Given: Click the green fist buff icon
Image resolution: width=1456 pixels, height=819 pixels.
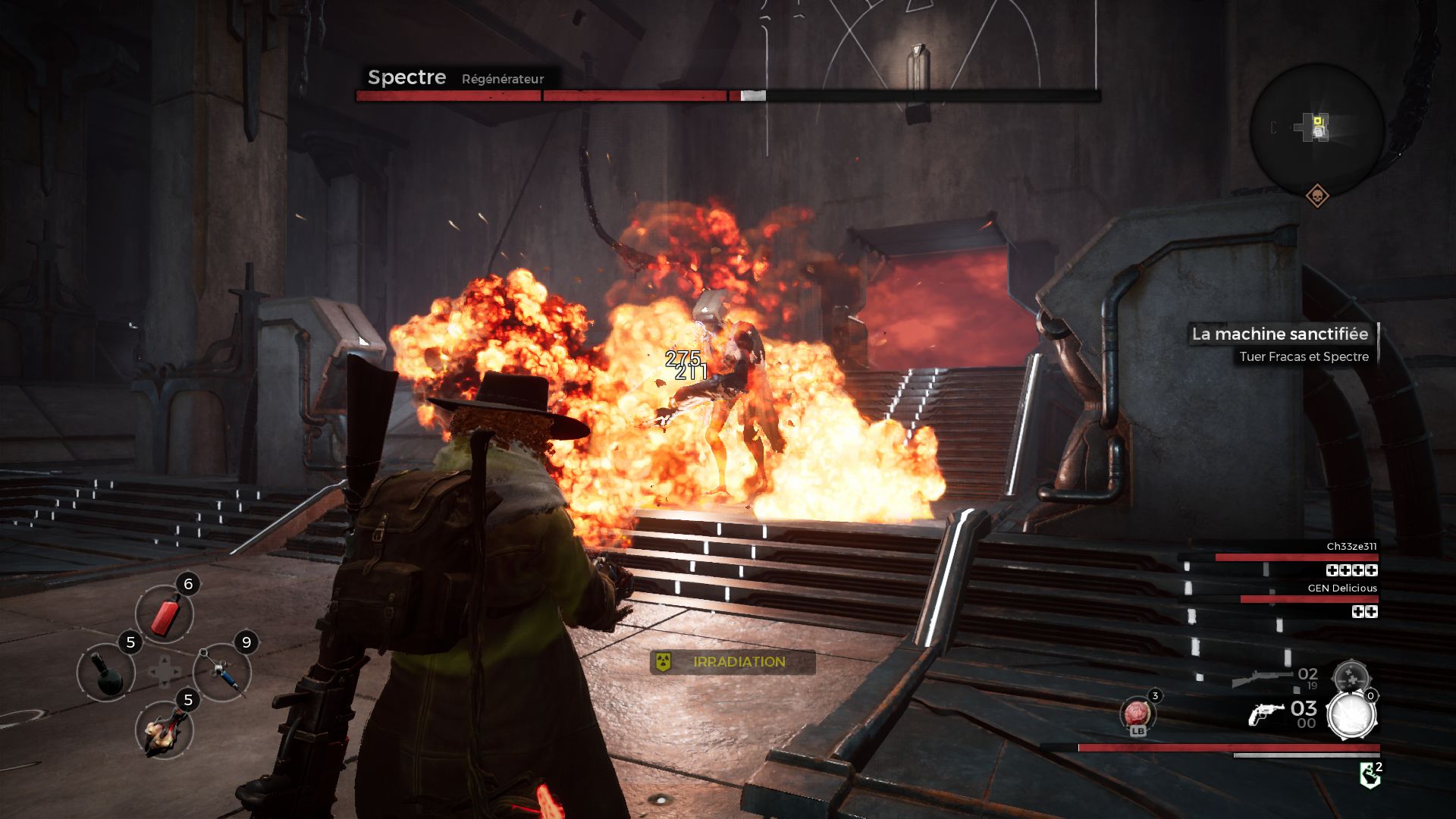Looking at the screenshot, I should [x=1370, y=775].
